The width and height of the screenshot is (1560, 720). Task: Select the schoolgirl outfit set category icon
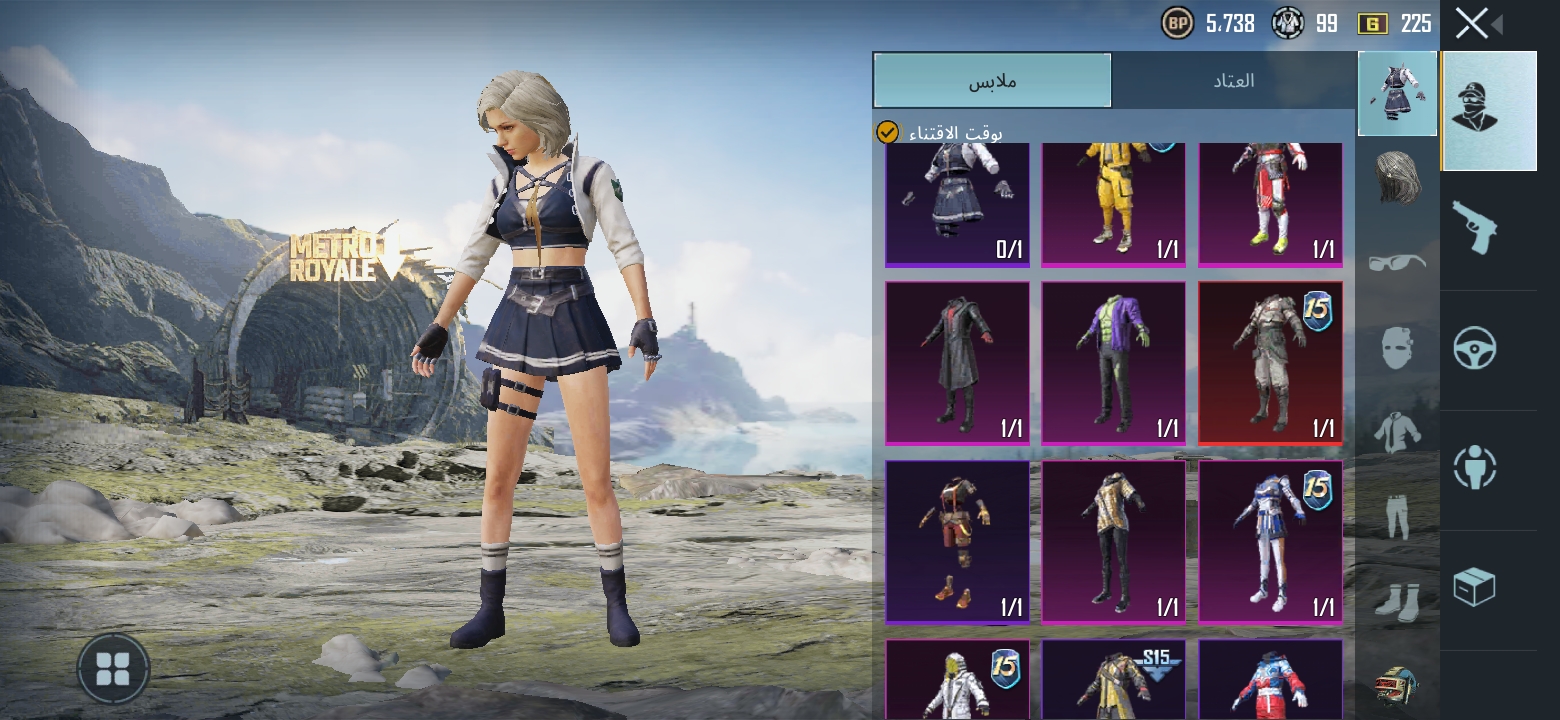point(1397,94)
